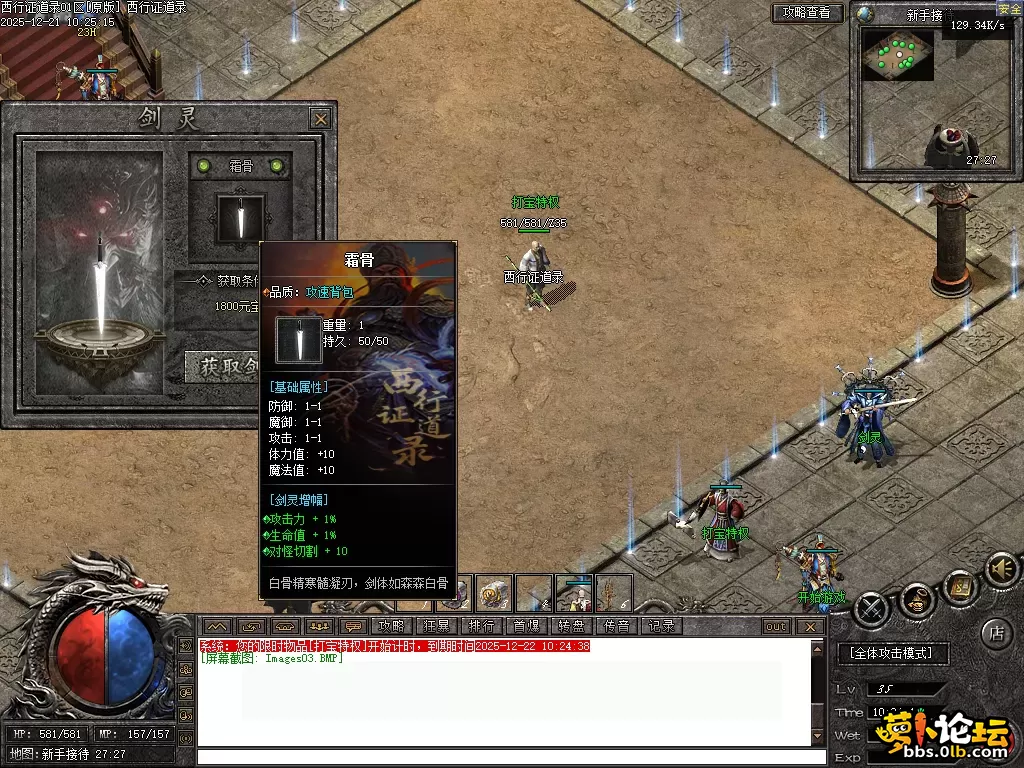Click the green orb right of 霜骨
The width and height of the screenshot is (1024, 768).
[x=277, y=166]
